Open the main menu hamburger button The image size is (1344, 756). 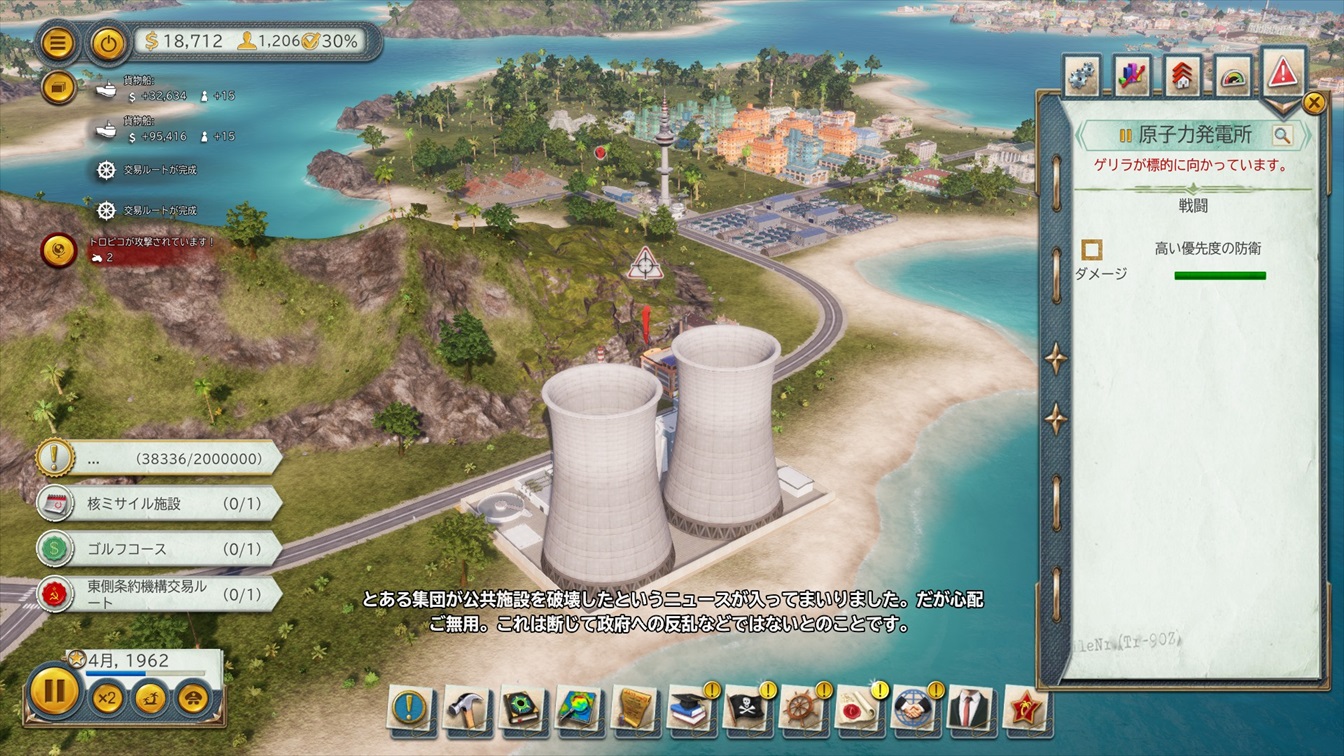pos(59,43)
